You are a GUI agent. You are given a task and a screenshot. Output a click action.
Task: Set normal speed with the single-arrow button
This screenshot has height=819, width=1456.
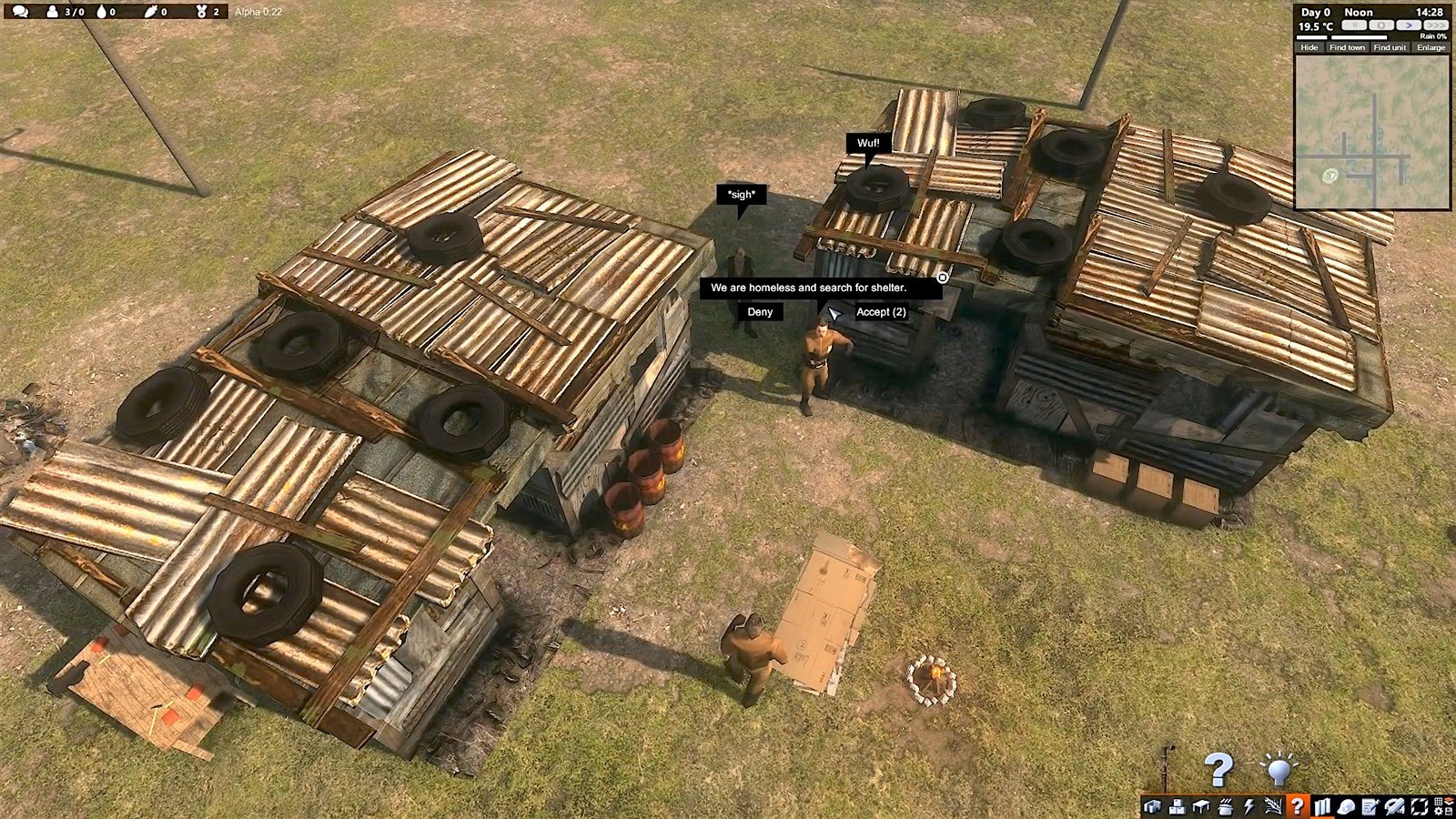(x=1408, y=25)
